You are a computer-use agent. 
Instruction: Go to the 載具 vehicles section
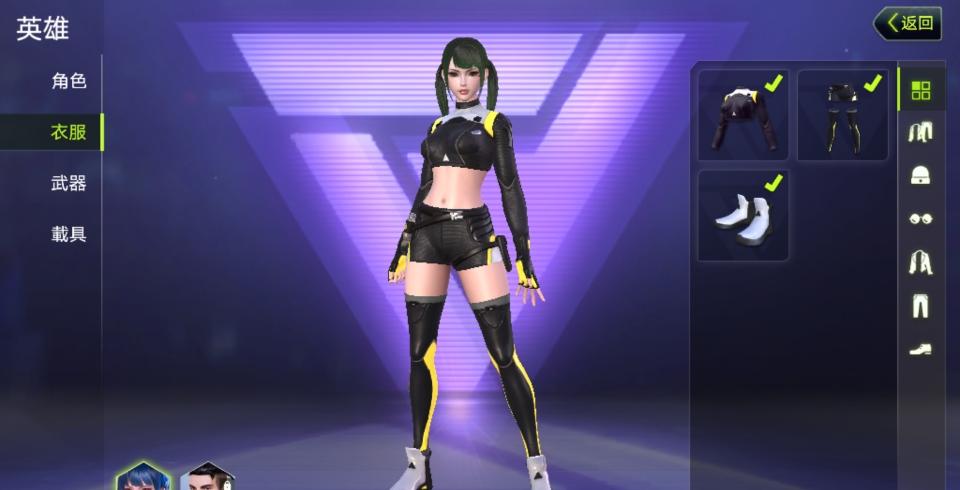pyautogui.click(x=69, y=235)
